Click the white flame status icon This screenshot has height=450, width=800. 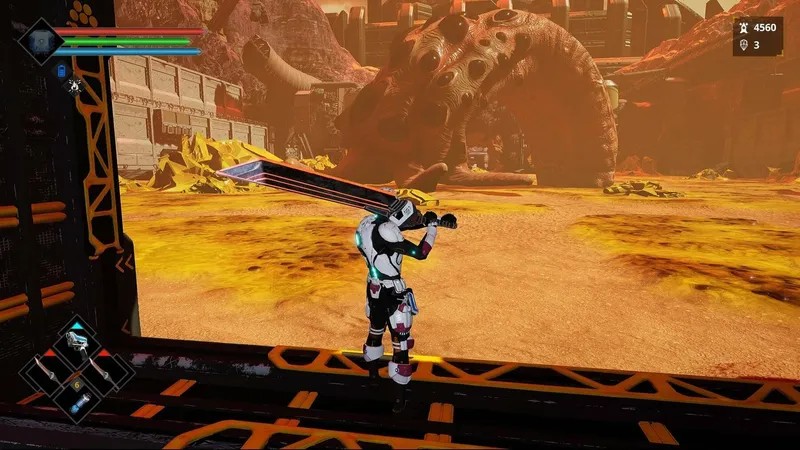(x=74, y=86)
